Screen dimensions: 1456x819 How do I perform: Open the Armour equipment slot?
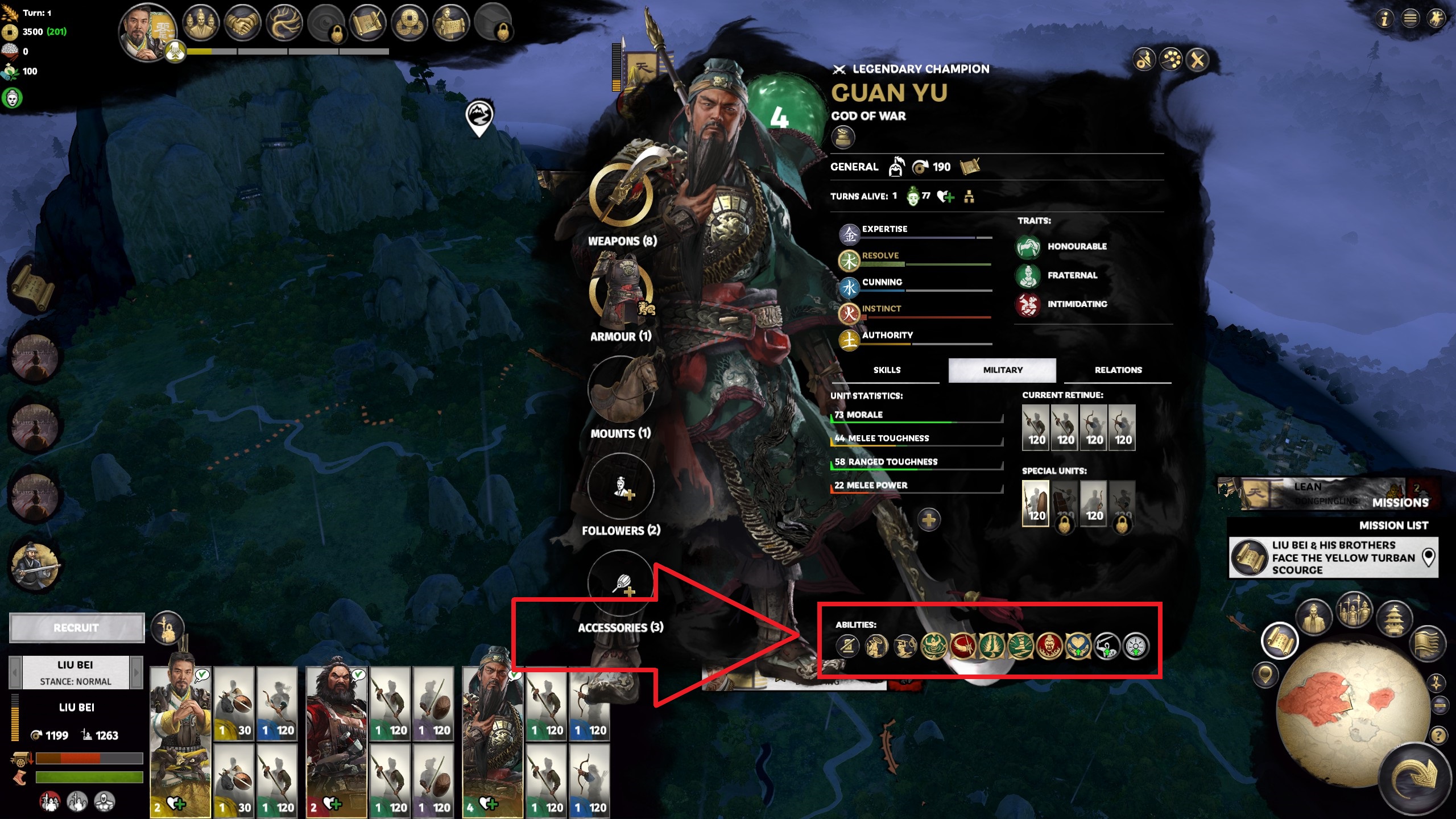pos(621,291)
